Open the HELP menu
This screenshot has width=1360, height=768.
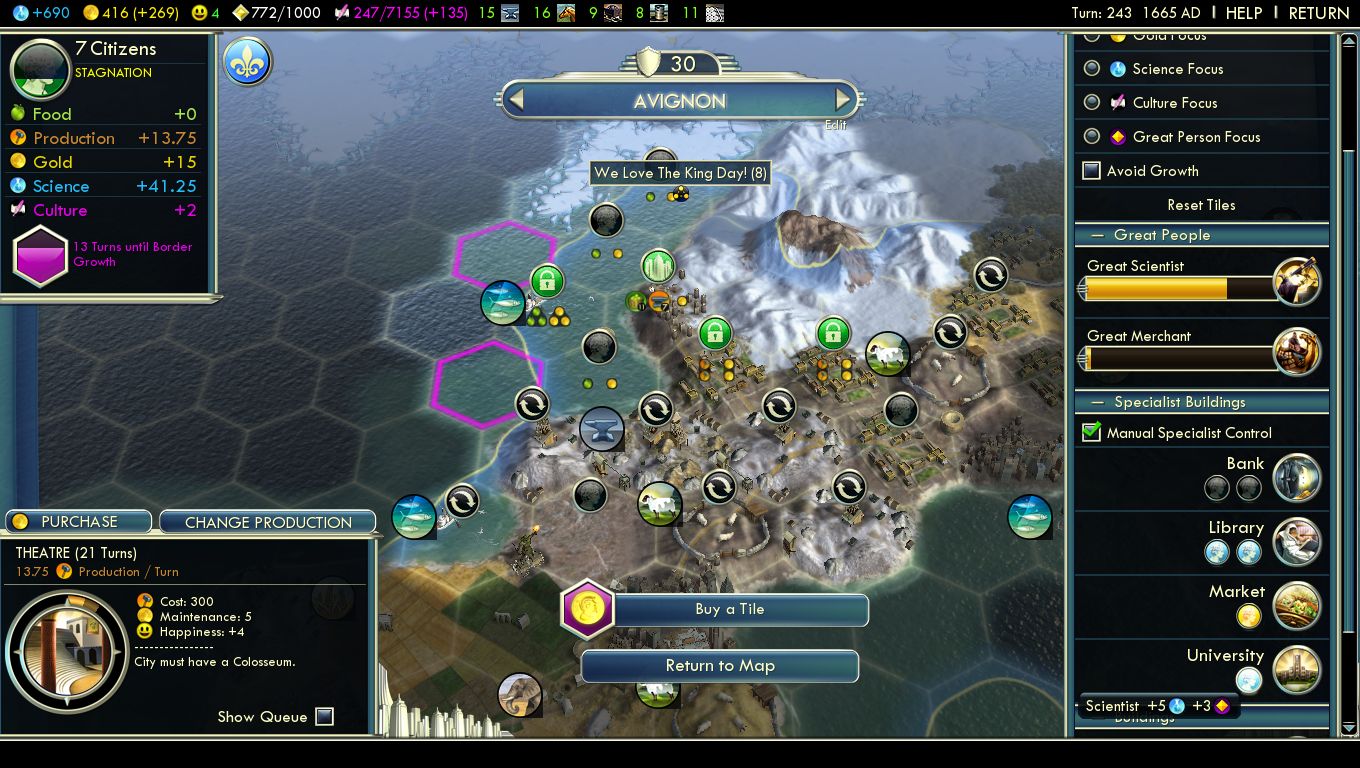1244,13
